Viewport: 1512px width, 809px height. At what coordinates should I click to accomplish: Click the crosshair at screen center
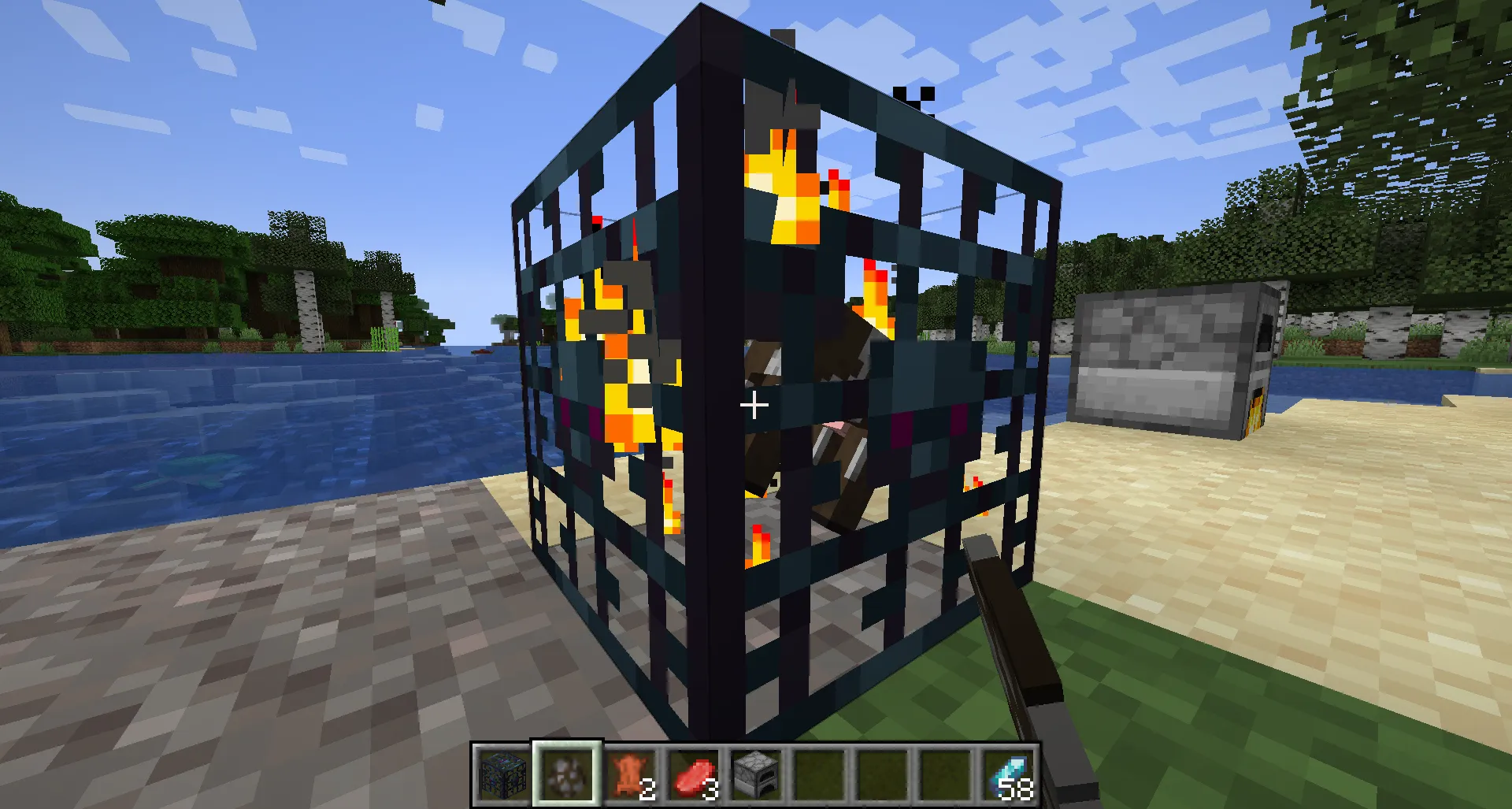coord(754,404)
